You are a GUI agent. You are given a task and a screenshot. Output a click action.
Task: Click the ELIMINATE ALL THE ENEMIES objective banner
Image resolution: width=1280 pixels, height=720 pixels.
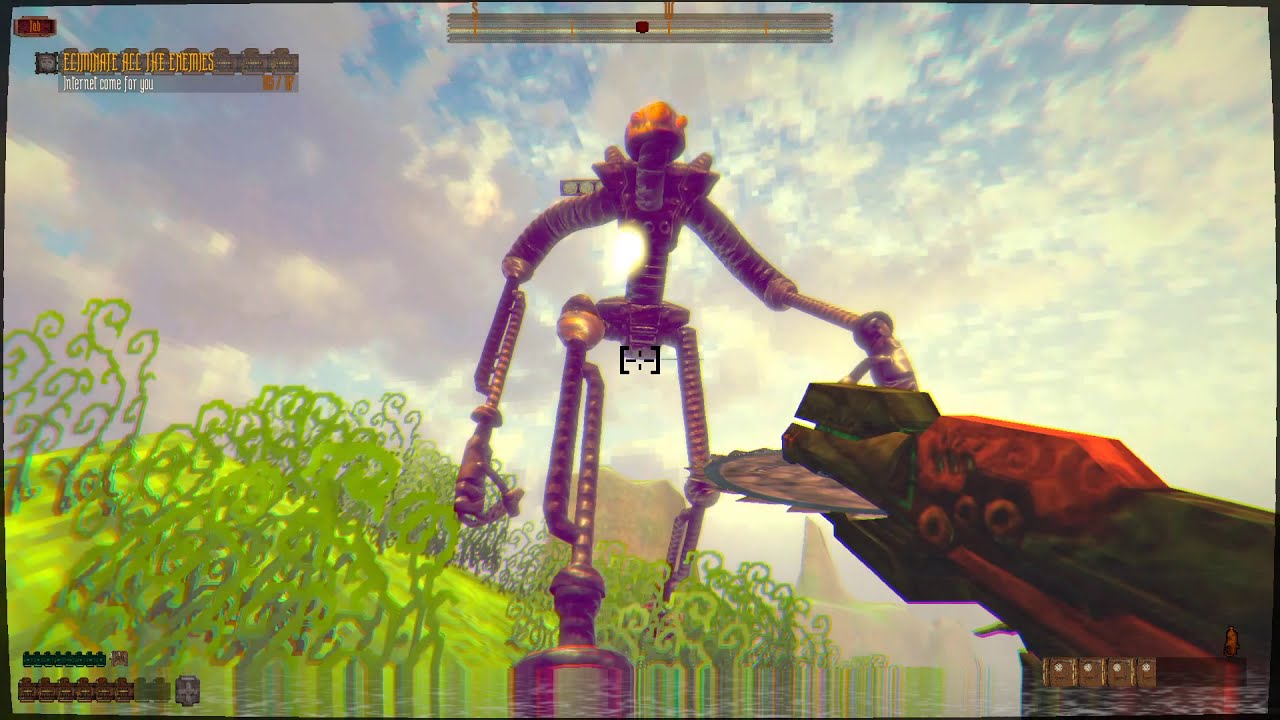137,61
